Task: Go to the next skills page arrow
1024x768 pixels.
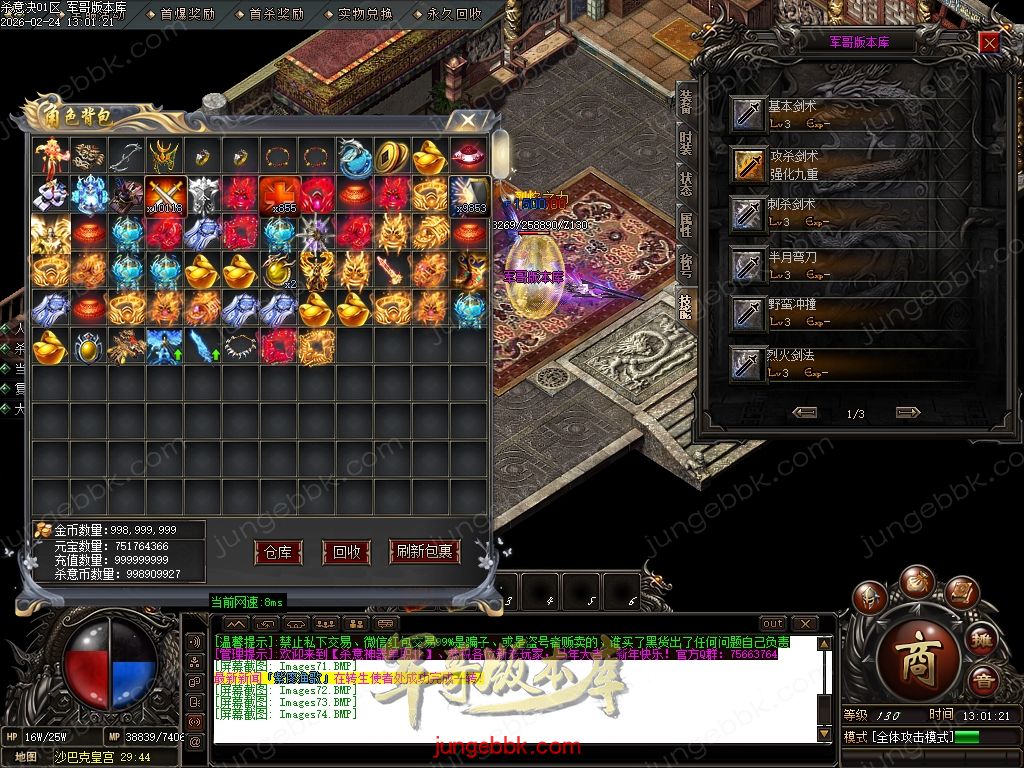Action: [907, 412]
